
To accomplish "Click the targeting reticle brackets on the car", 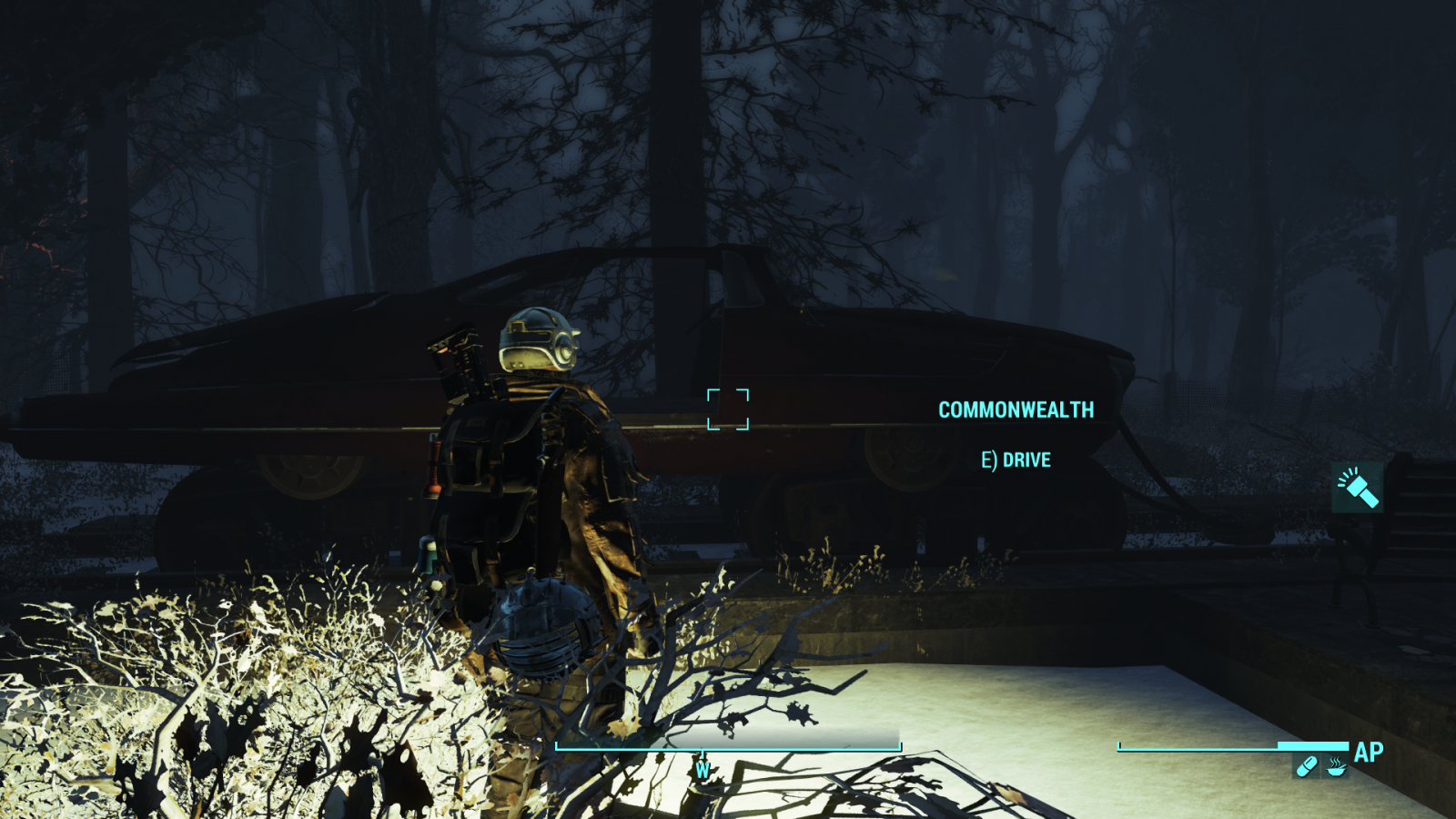I will [728, 409].
